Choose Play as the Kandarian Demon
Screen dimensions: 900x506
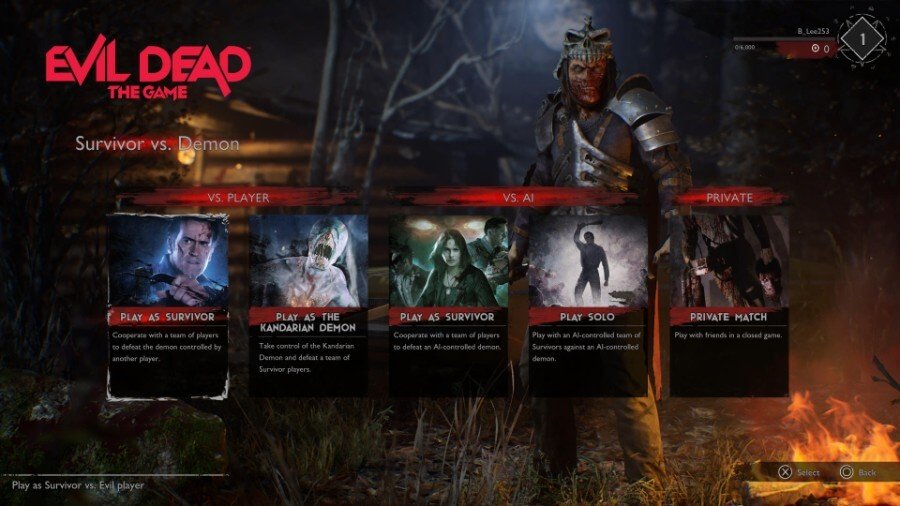[308, 305]
